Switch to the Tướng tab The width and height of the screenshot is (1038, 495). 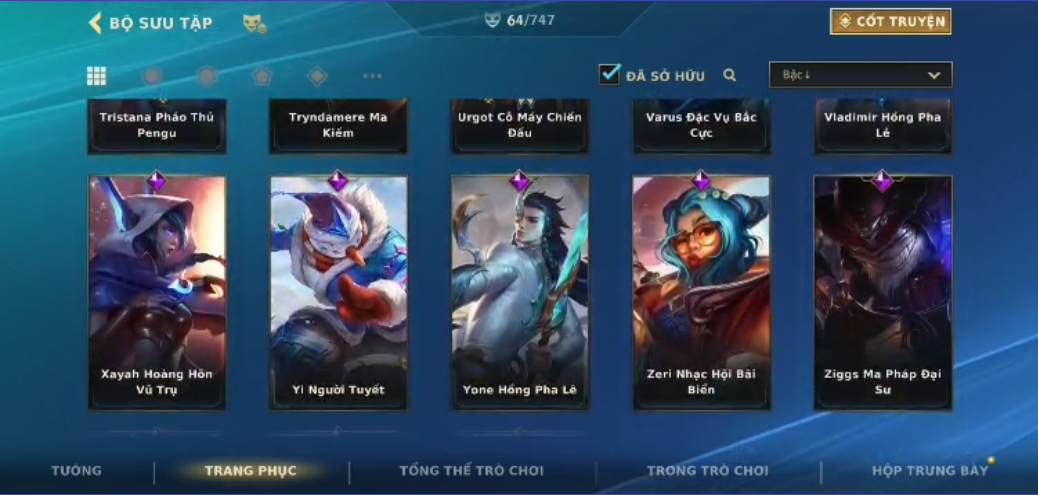click(77, 470)
